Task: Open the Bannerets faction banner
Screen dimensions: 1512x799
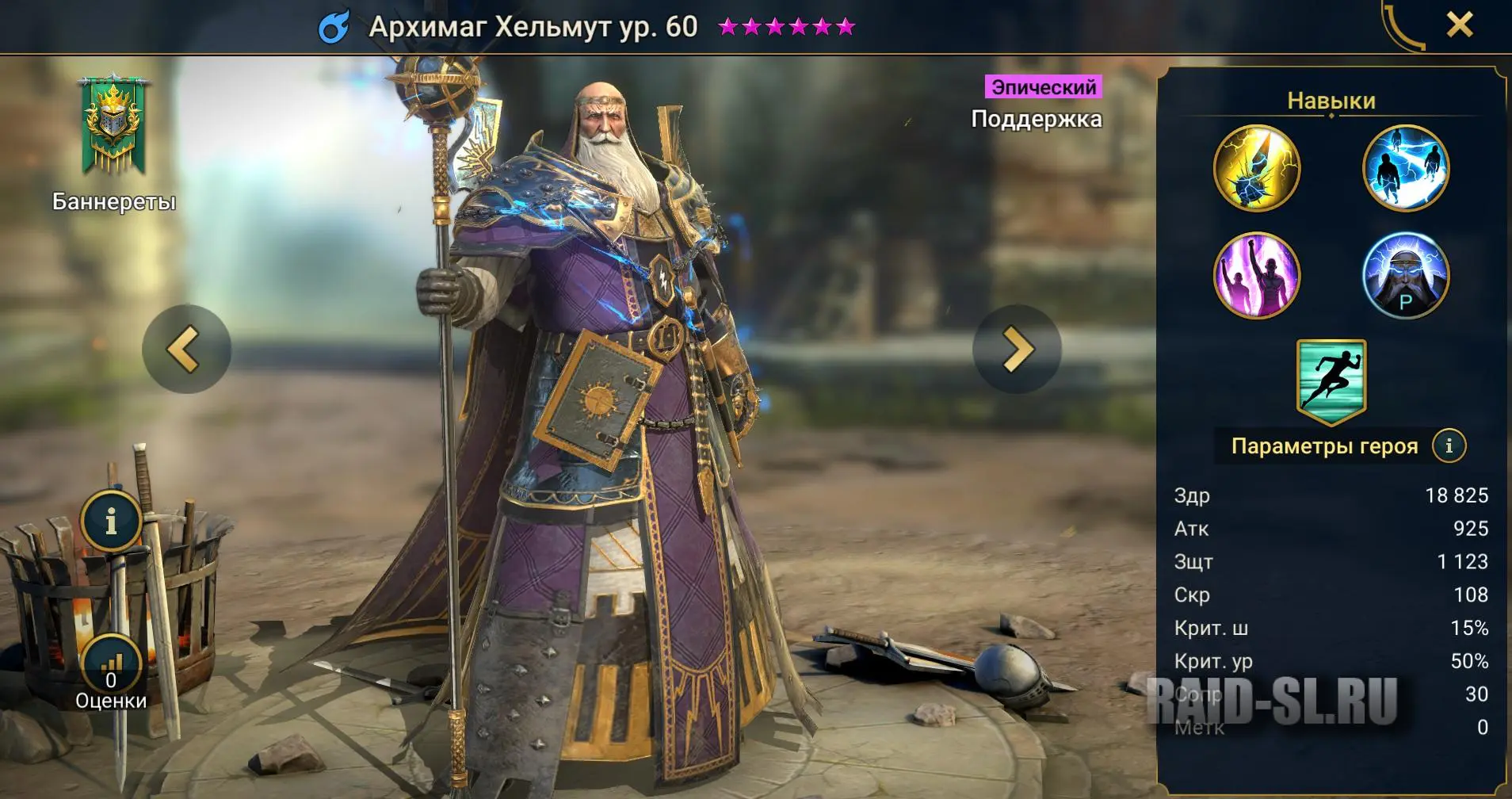Action: point(113,127)
